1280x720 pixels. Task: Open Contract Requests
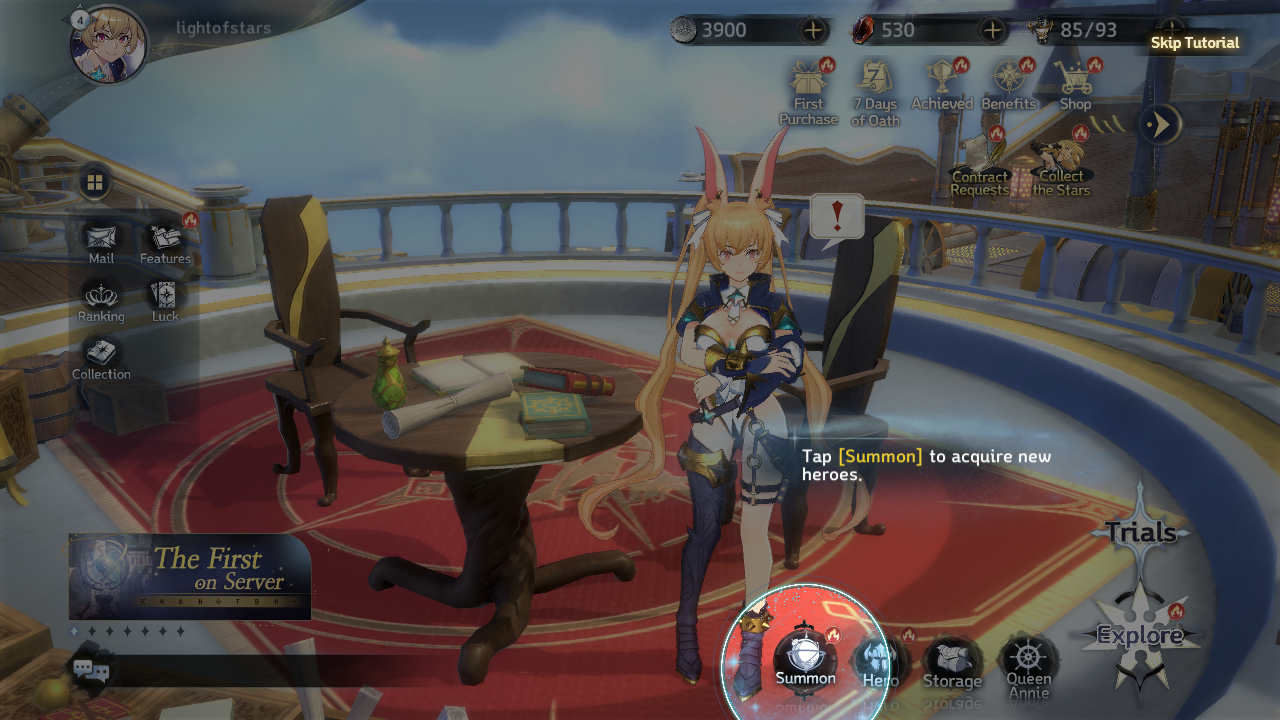(979, 165)
